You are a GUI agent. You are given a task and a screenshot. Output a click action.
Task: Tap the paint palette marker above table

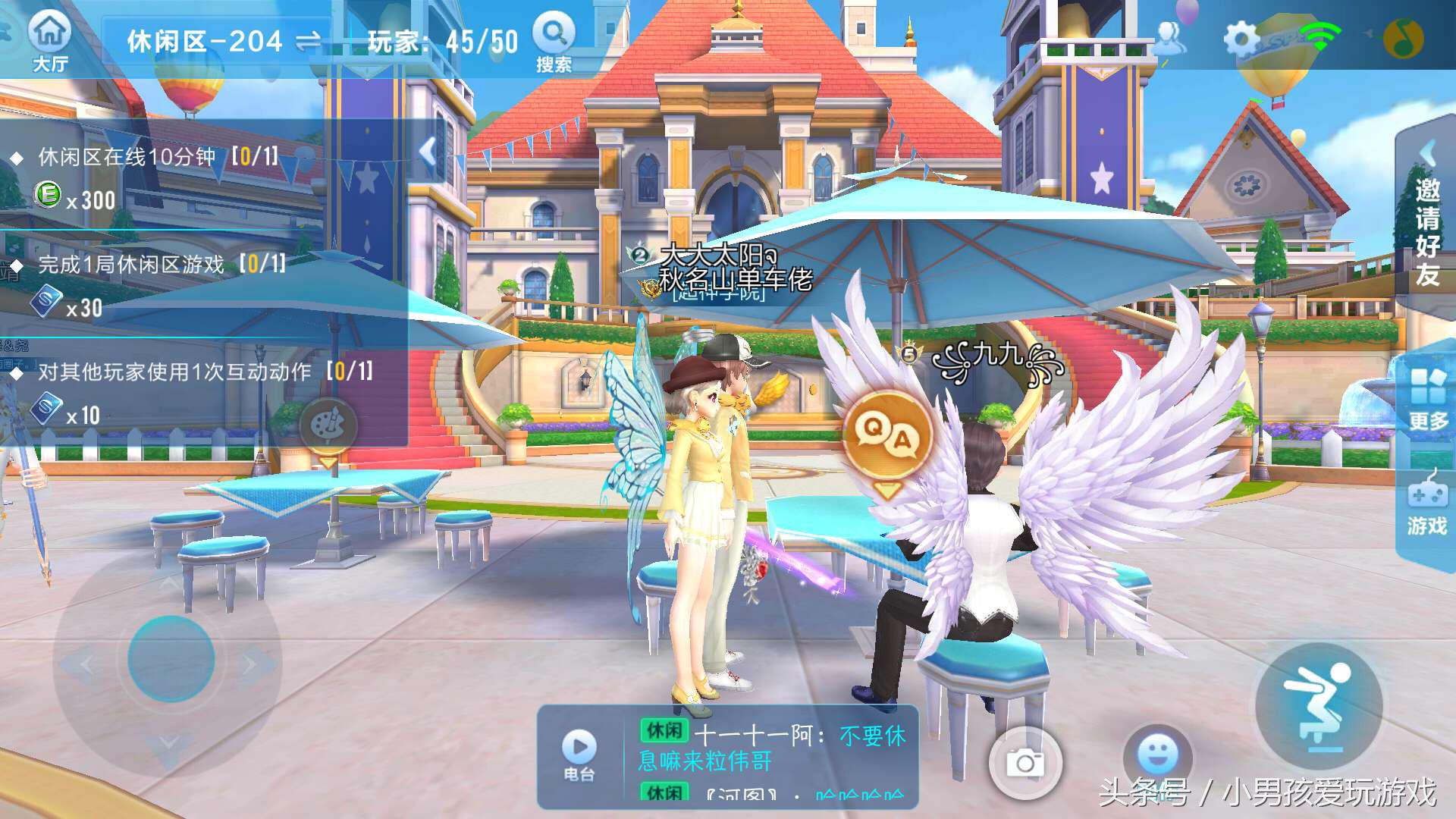click(328, 426)
